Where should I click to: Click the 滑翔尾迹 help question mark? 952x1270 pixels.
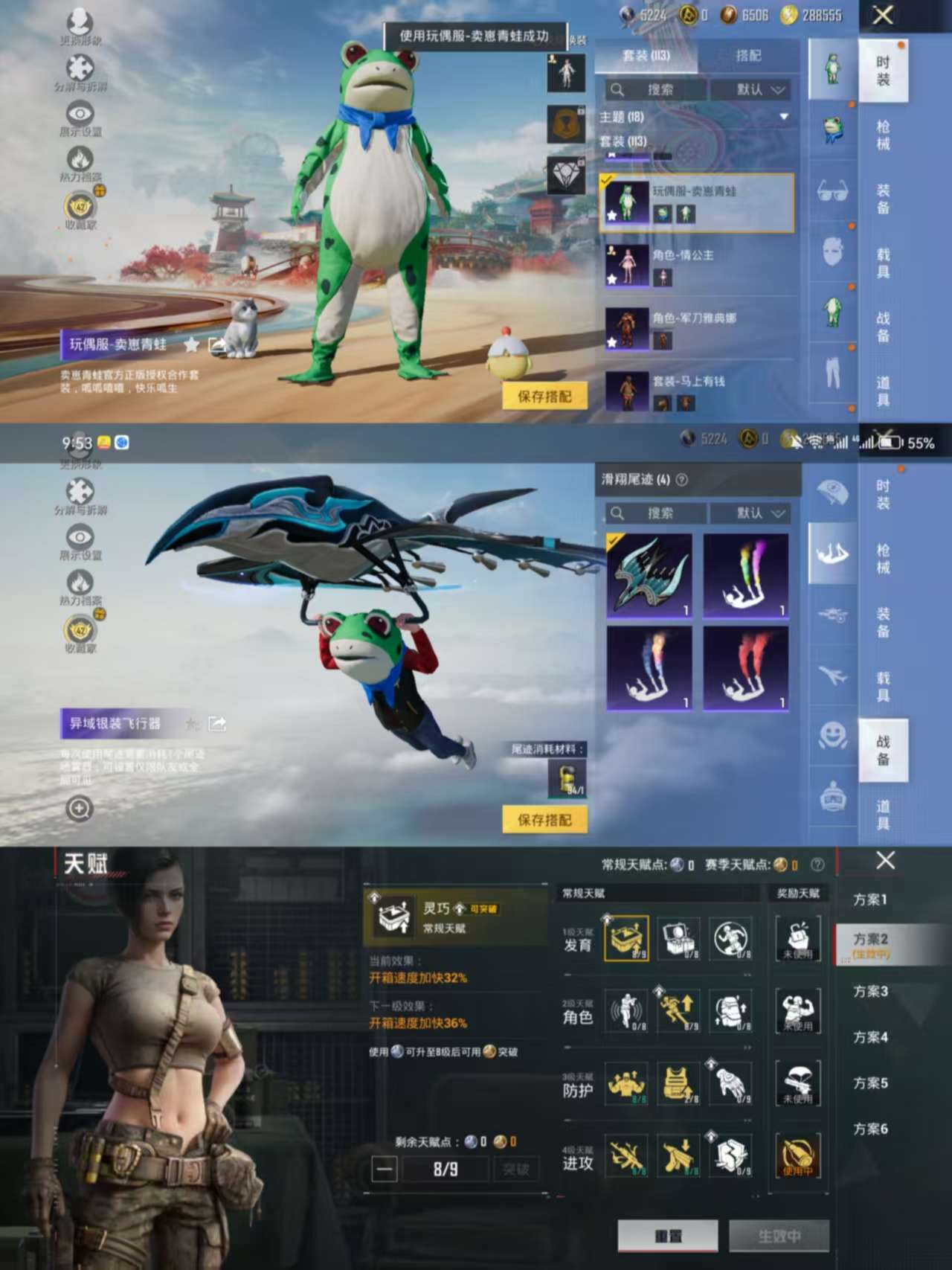pyautogui.click(x=681, y=480)
